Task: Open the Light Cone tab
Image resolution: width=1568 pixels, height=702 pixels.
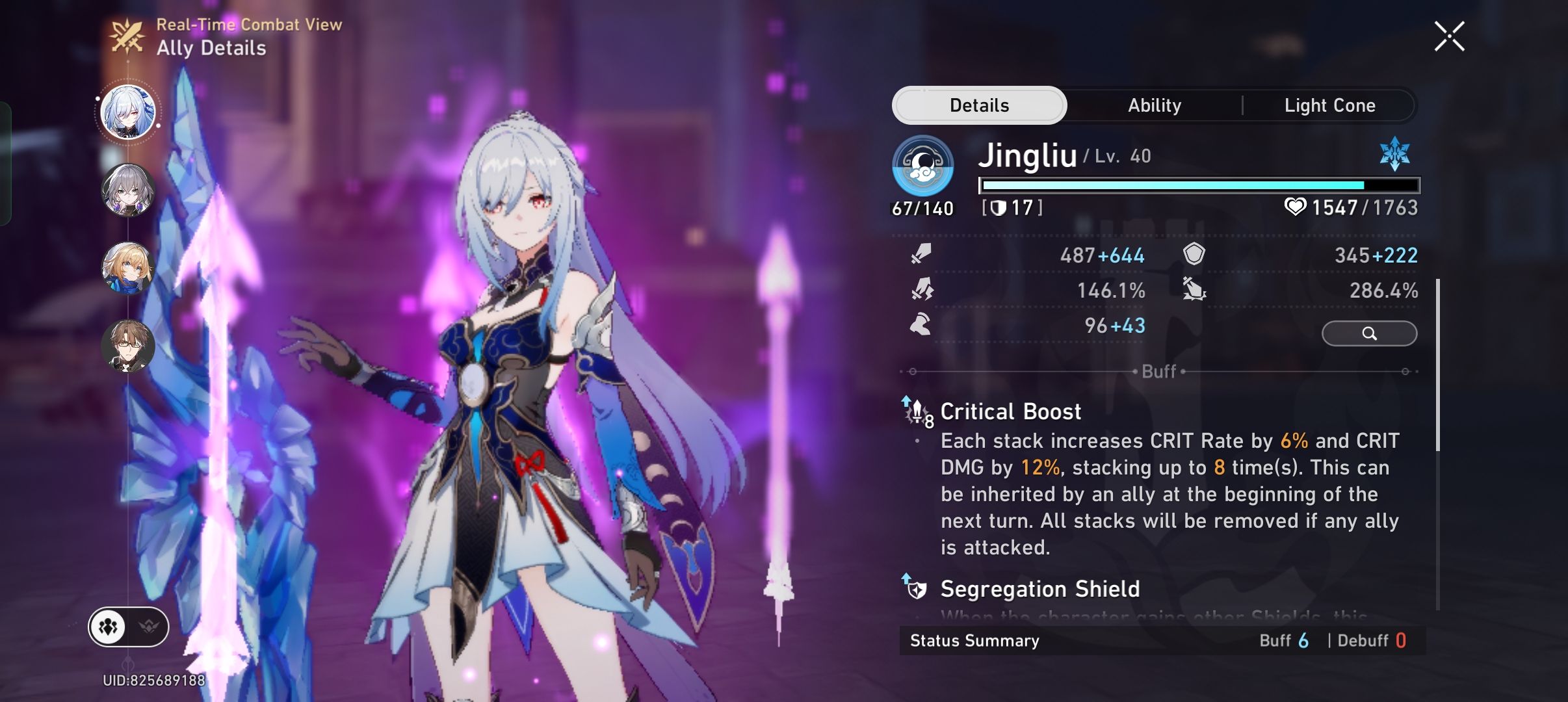Action: pyautogui.click(x=1329, y=105)
